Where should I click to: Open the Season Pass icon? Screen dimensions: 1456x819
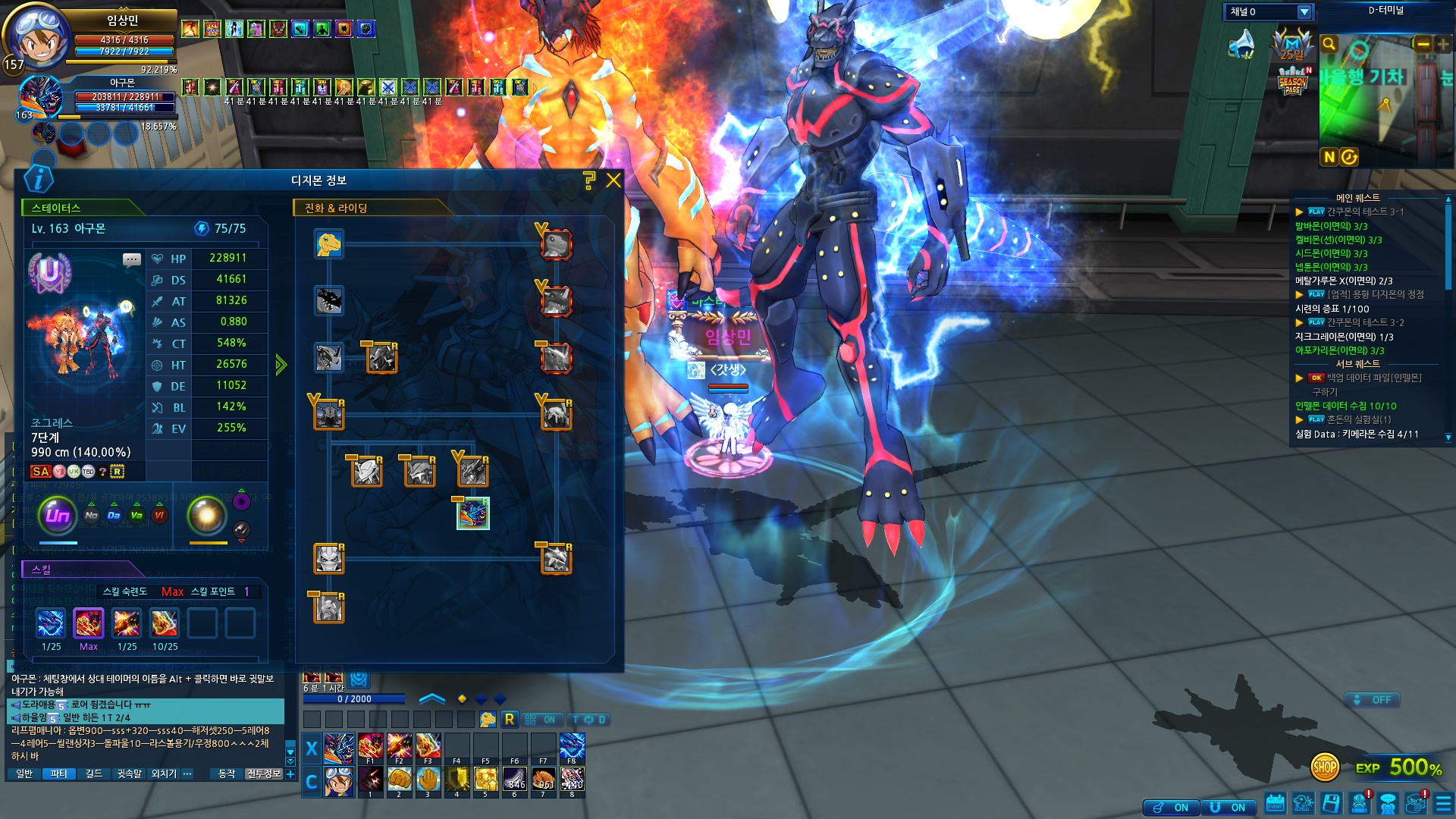(x=1292, y=82)
